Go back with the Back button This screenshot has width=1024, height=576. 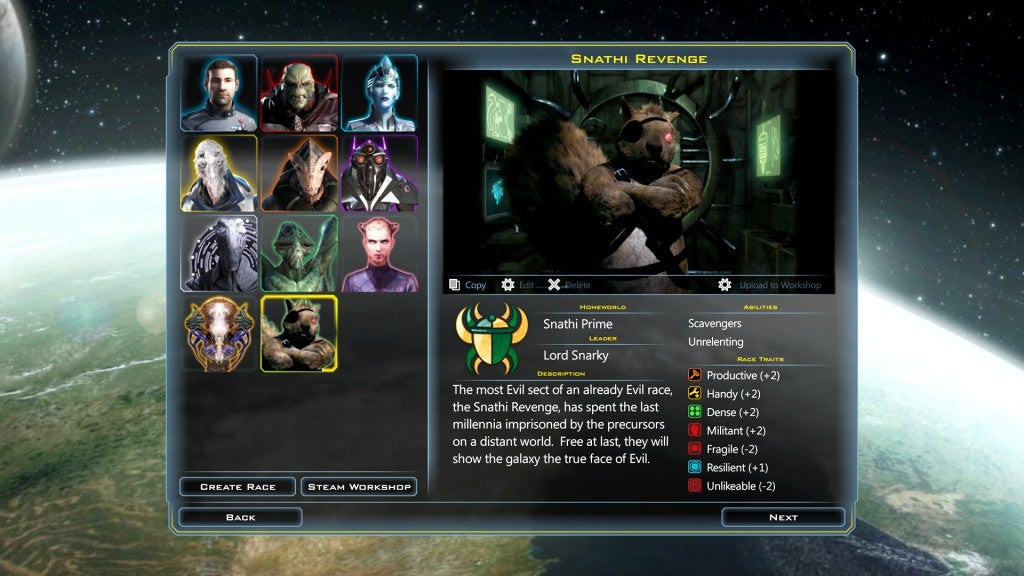point(240,517)
